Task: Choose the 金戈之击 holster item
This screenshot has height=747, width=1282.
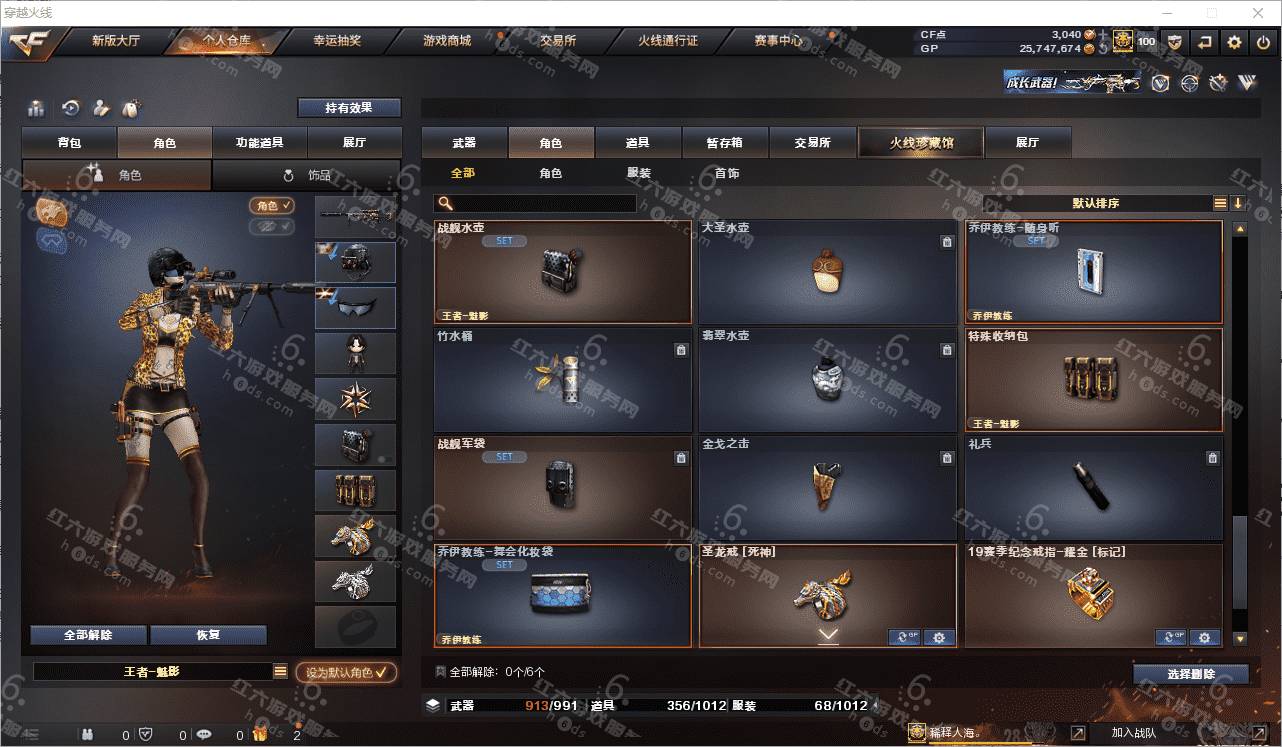Action: coord(826,488)
